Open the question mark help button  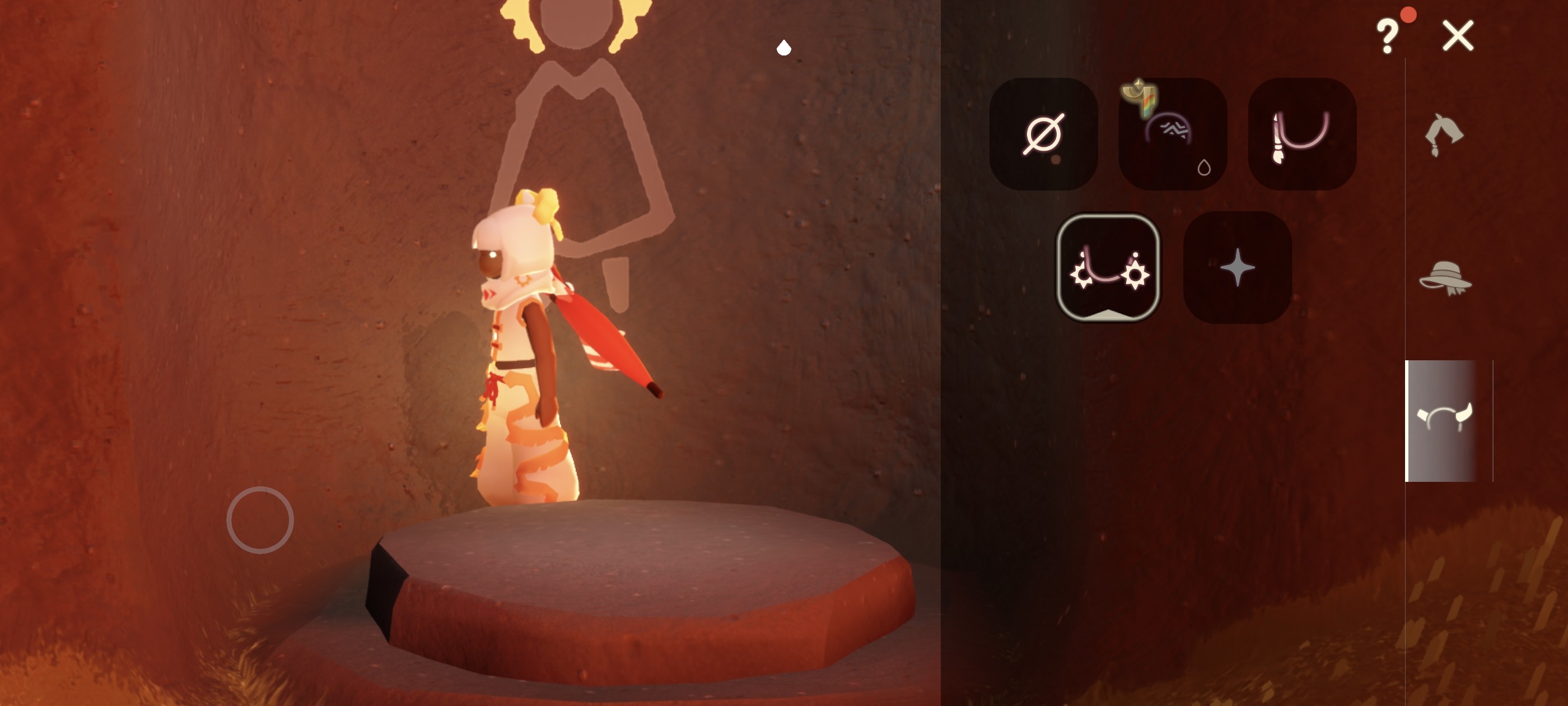click(1388, 36)
